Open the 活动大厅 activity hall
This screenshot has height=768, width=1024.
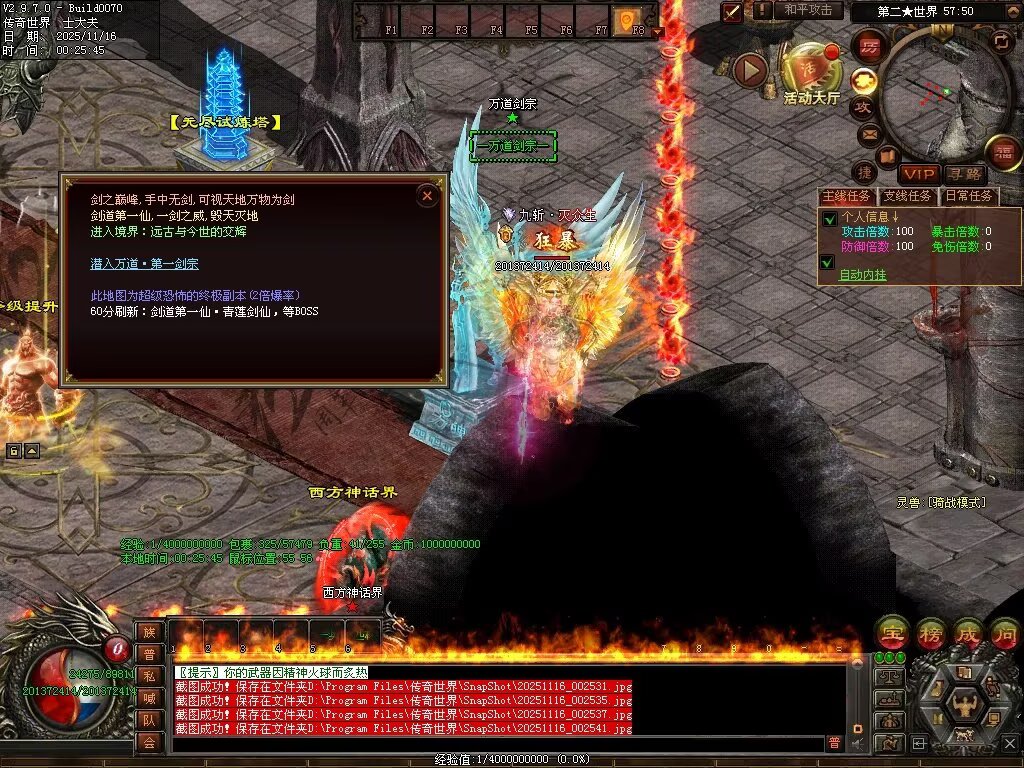tap(811, 72)
